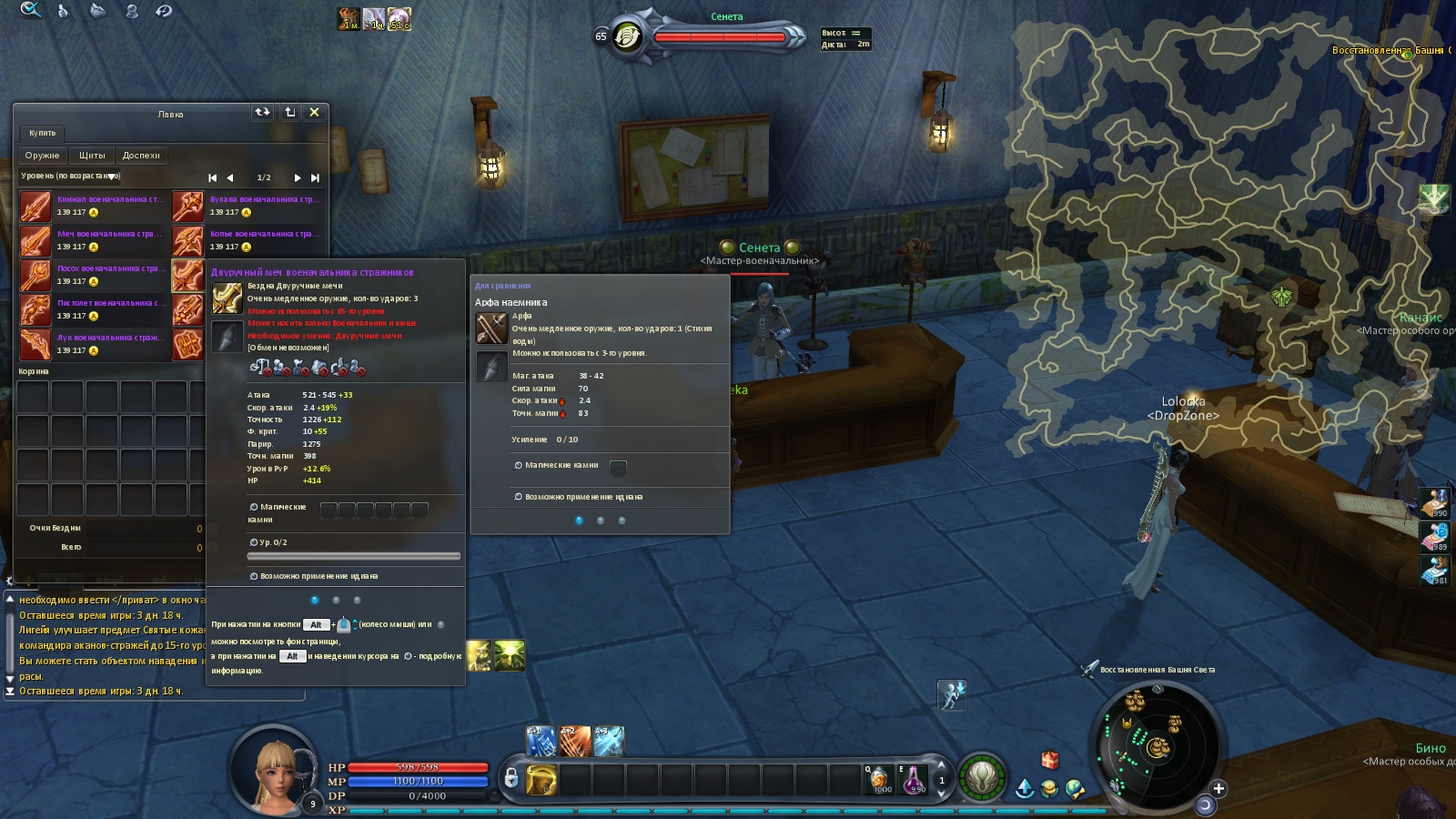The image size is (1456, 819).
Task: Show the Доспехи armor category
Action: pos(141,156)
